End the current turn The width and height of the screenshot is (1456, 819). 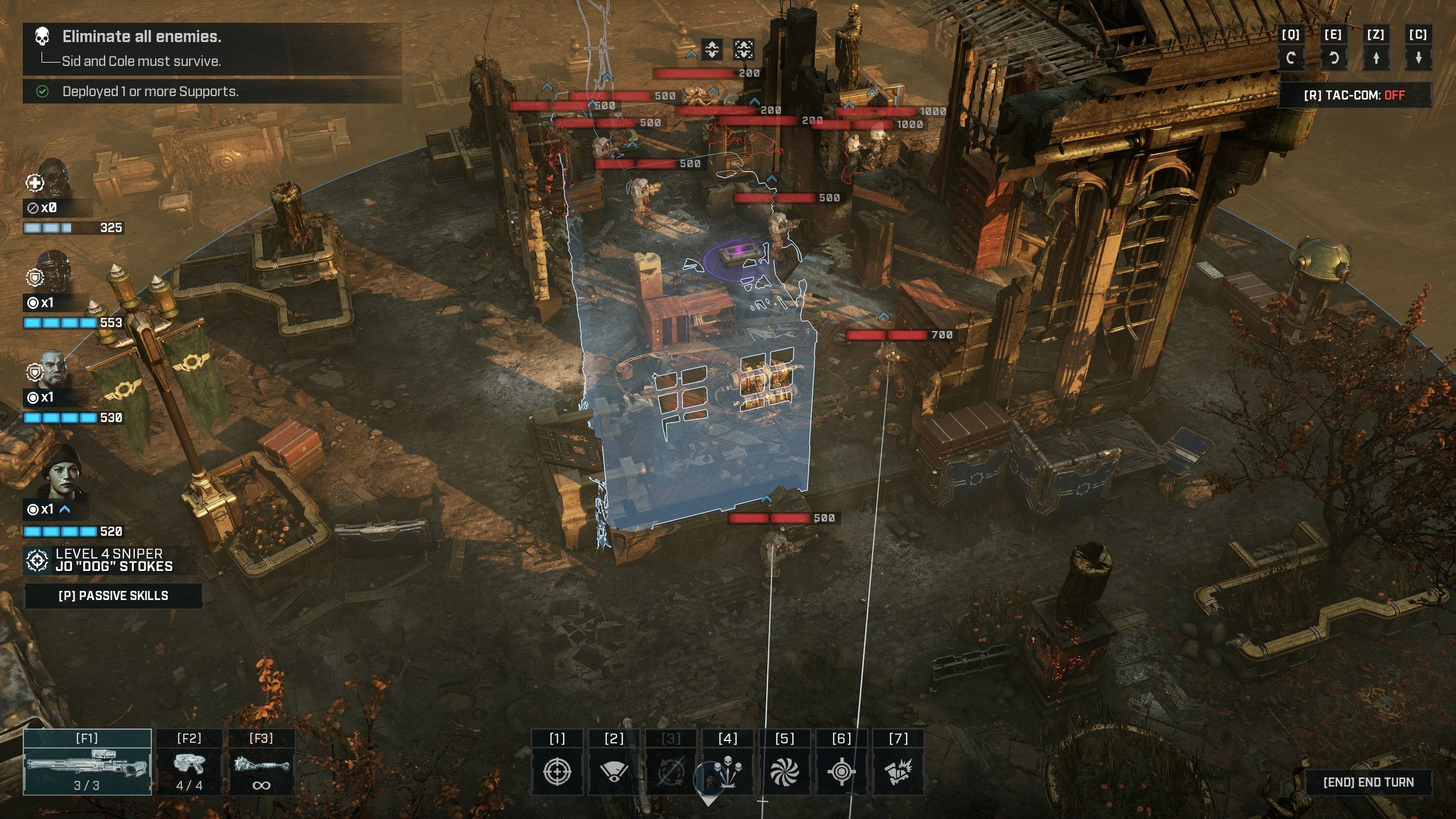(x=1368, y=782)
